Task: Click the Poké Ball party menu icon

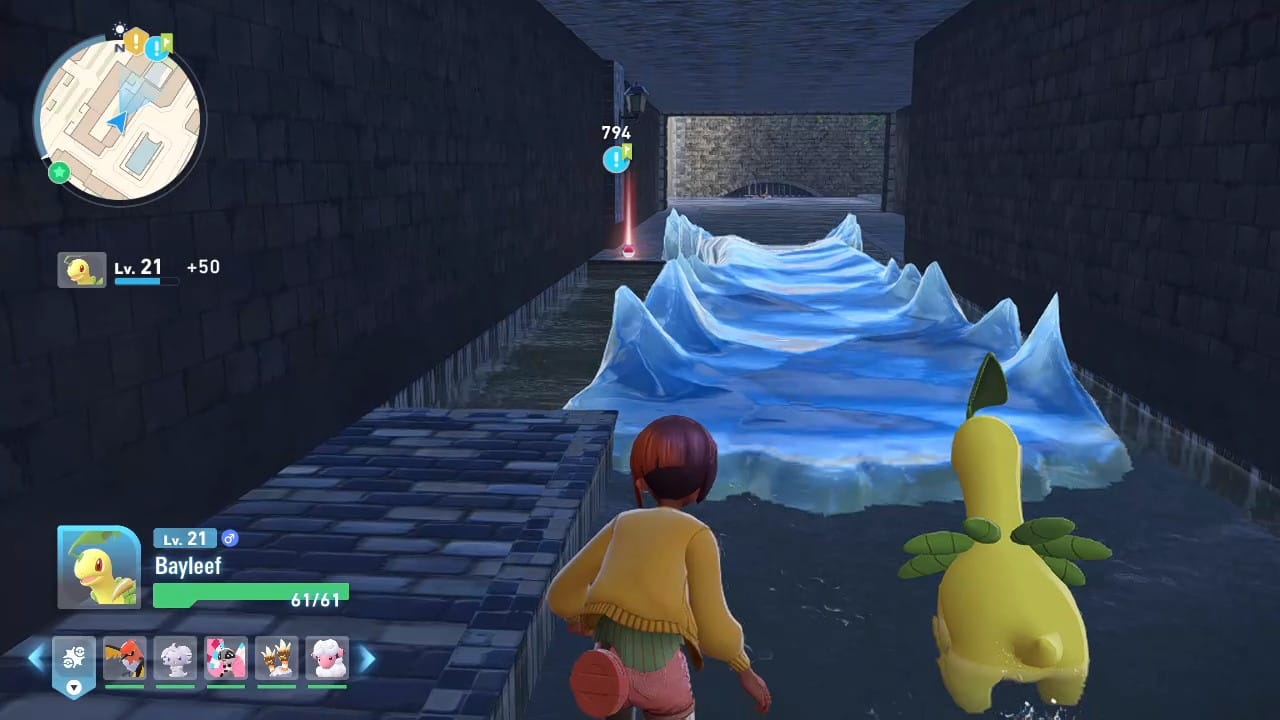Action: coord(75,656)
